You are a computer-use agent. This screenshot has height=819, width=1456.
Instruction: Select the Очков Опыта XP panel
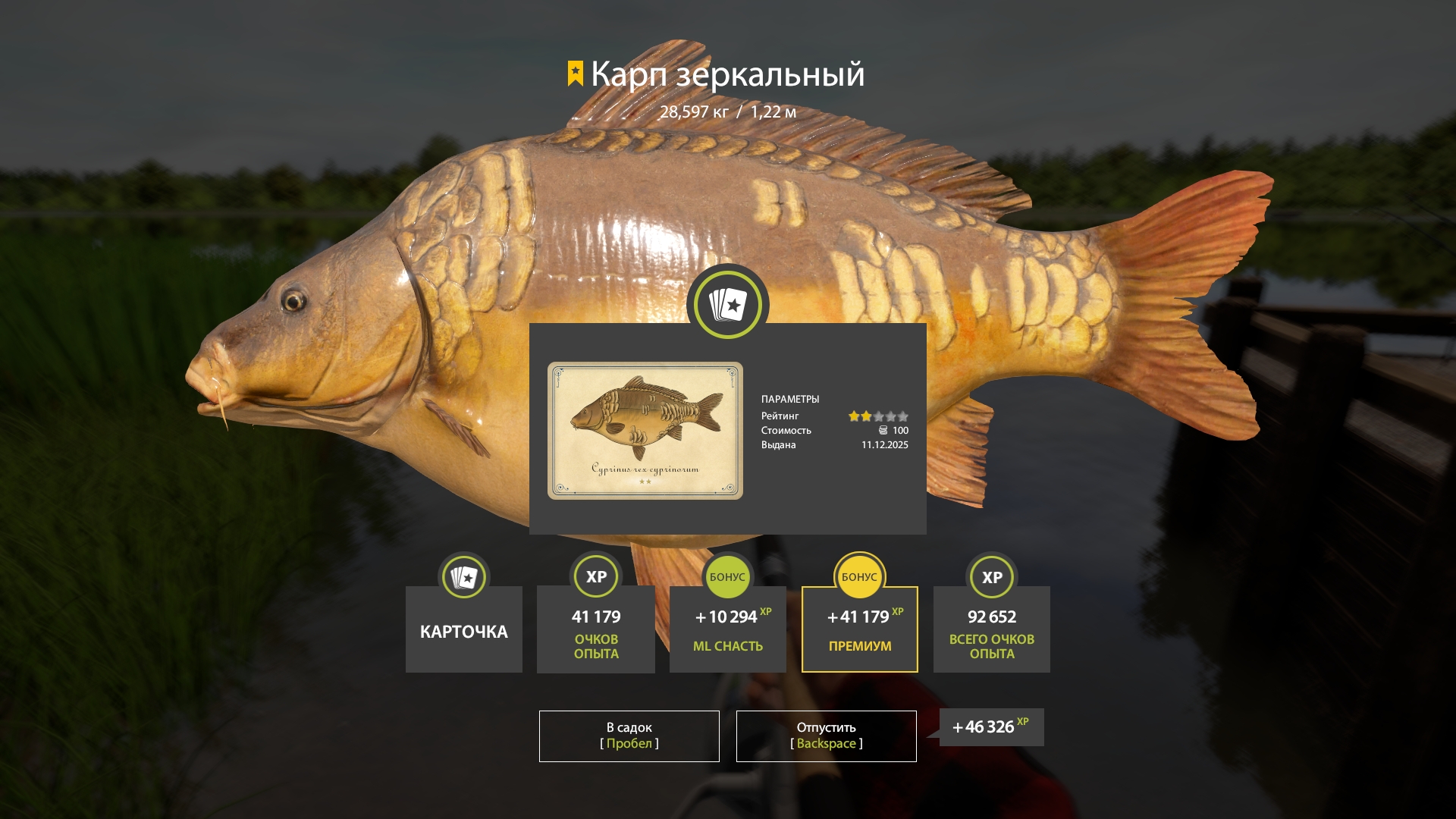595,629
